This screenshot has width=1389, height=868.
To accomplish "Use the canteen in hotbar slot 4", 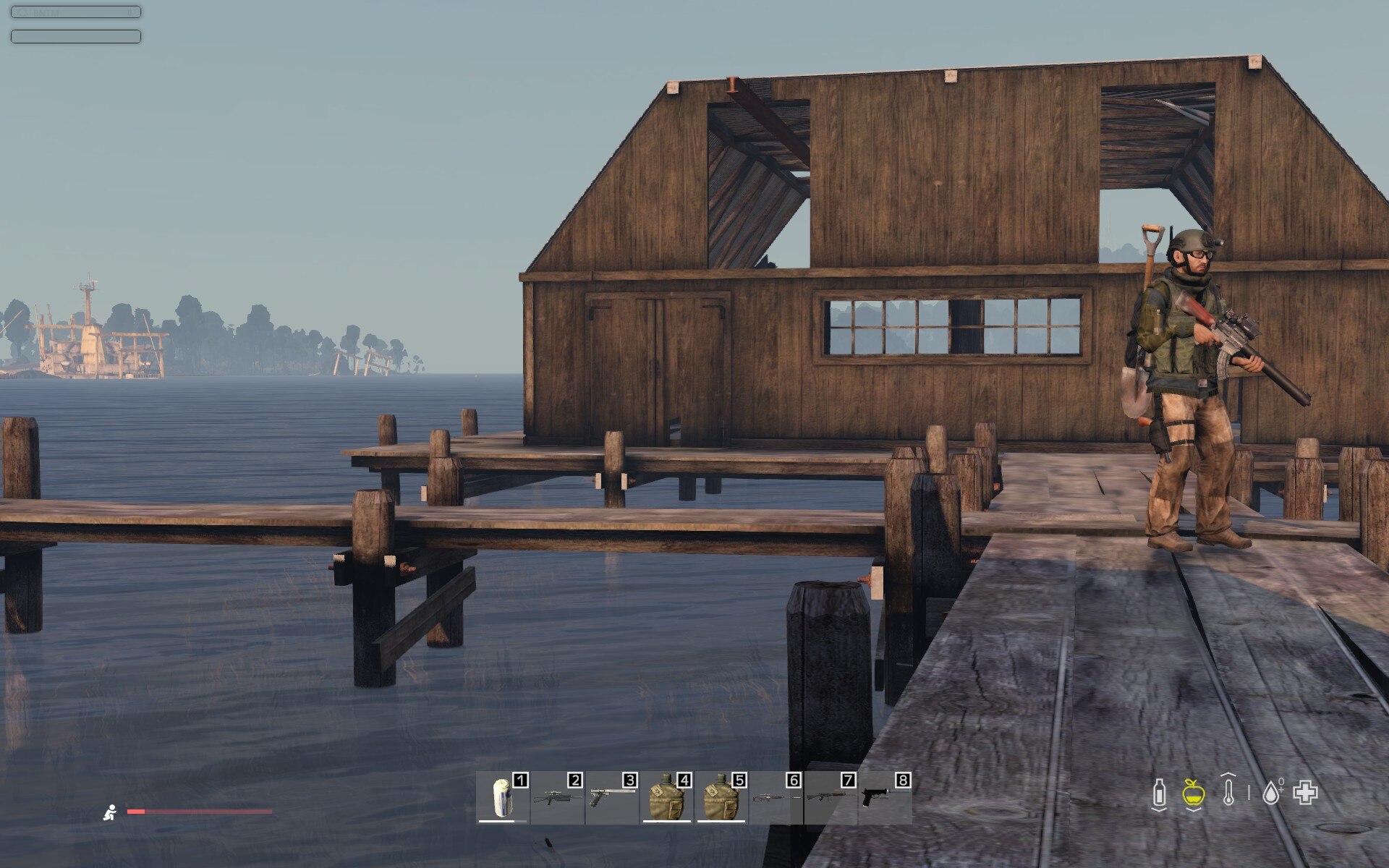I will tap(666, 798).
